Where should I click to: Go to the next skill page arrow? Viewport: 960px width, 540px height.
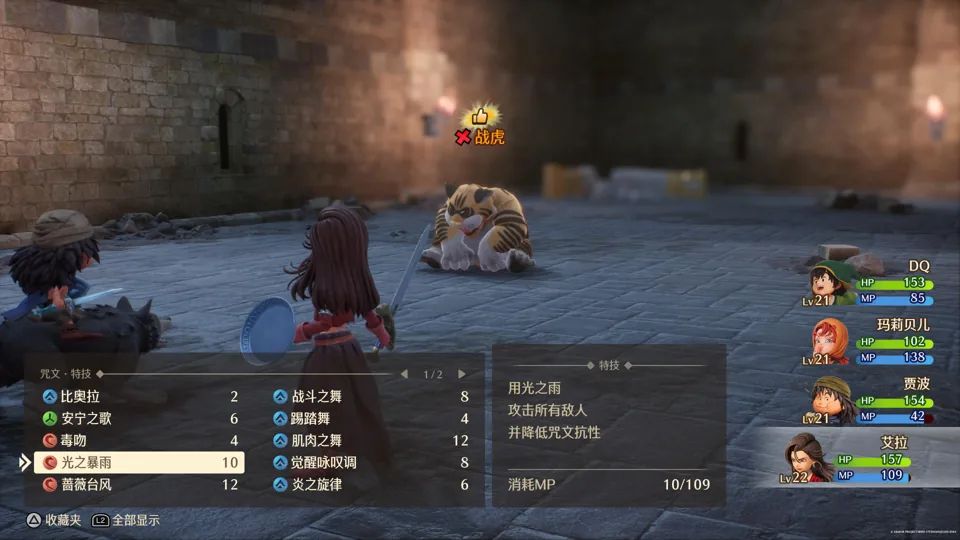462,374
